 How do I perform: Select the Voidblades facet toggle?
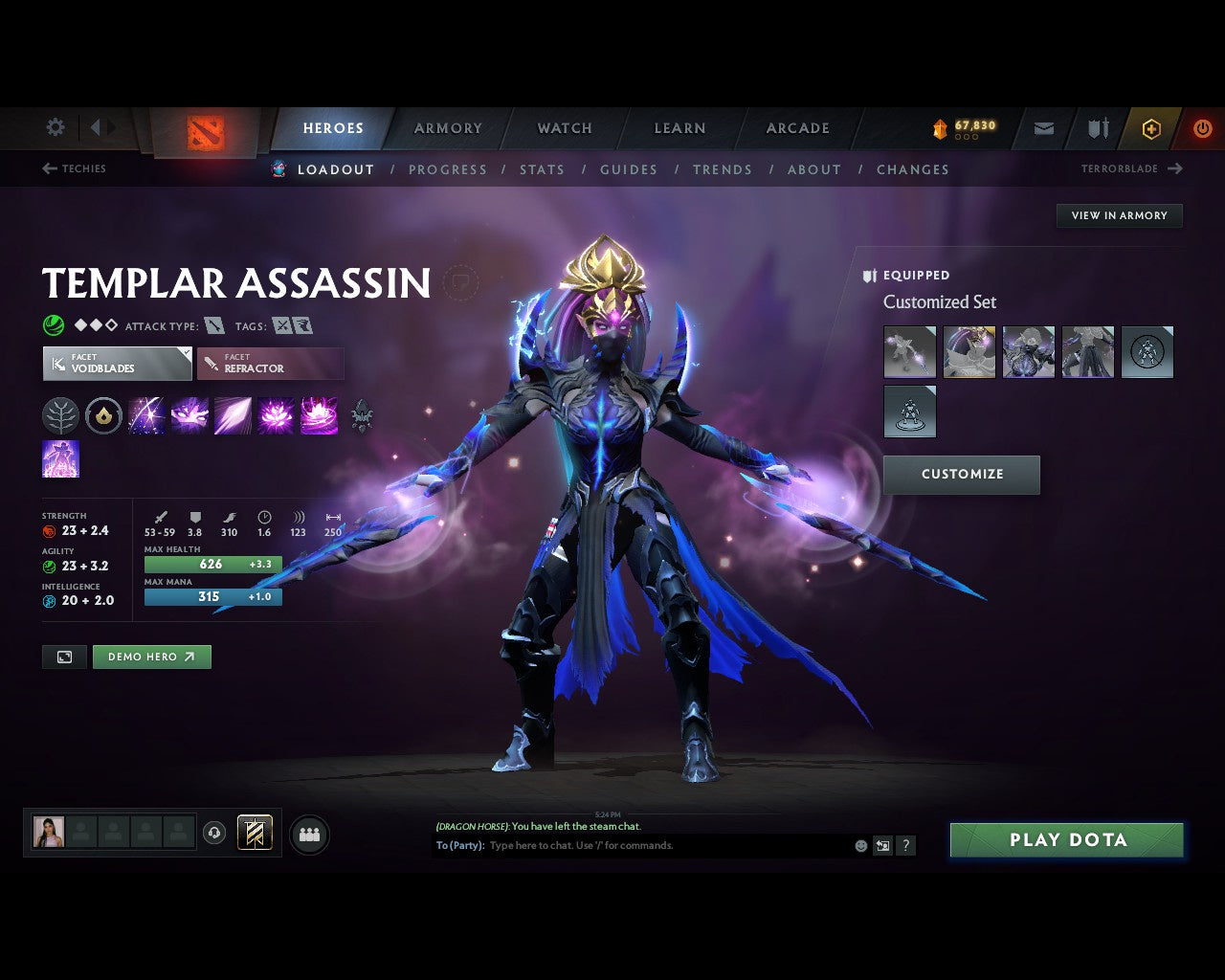point(117,364)
